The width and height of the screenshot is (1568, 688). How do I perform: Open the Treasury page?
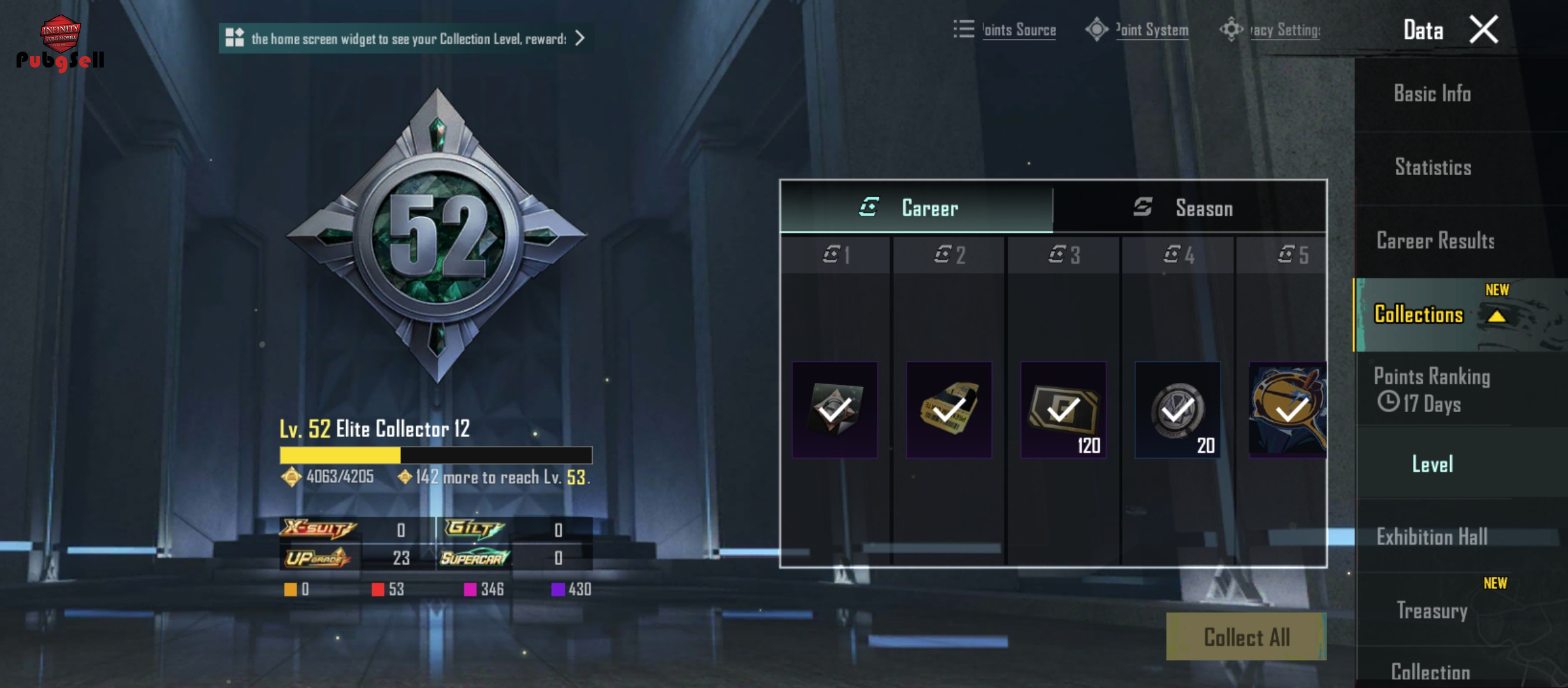(1432, 610)
